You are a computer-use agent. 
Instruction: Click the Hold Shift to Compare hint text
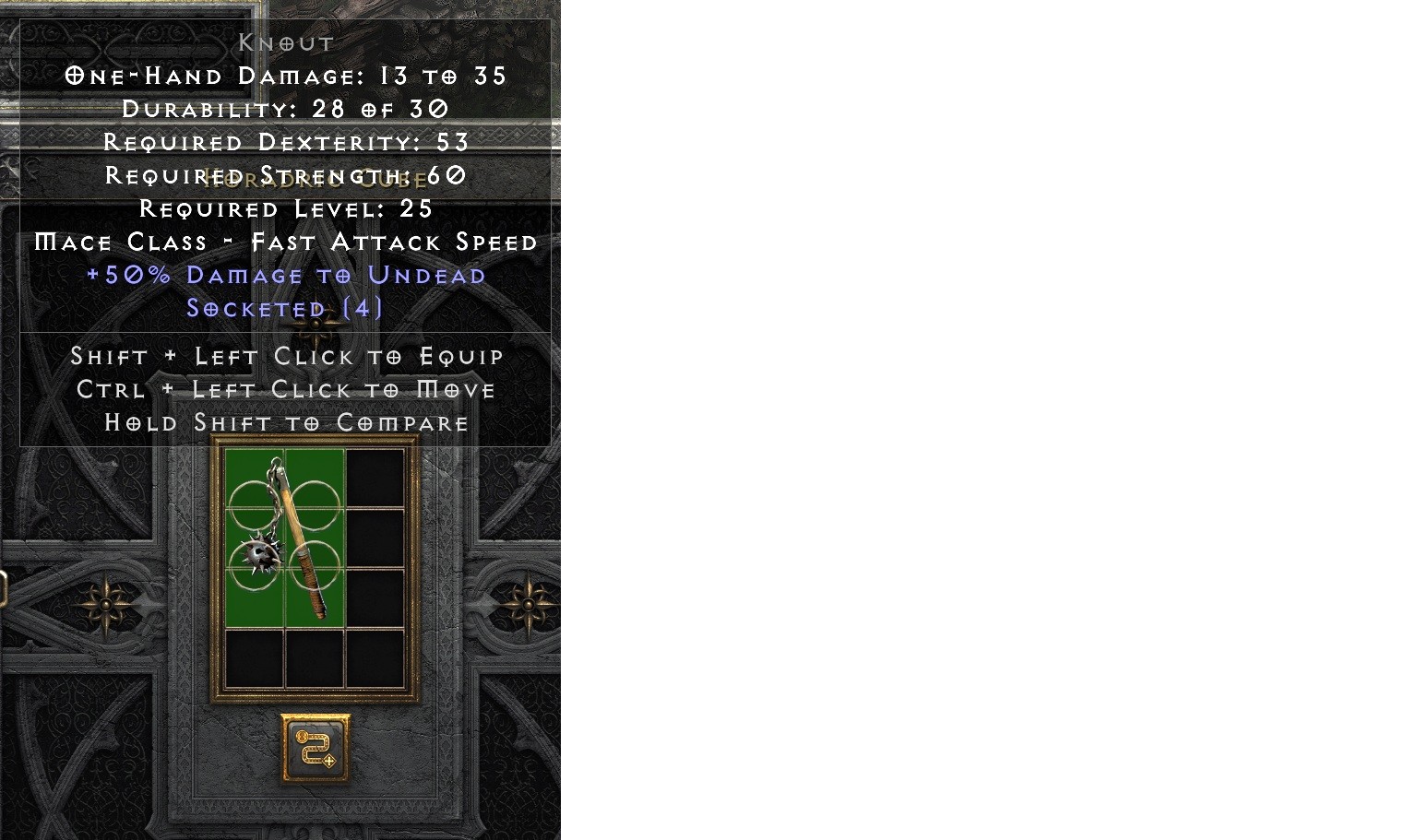click(x=286, y=422)
